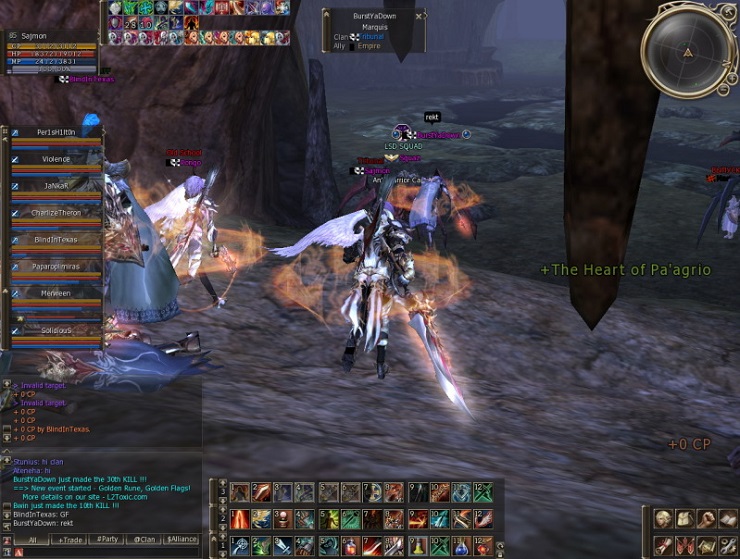Click the circular radar minimap
Image resolution: width=740 pixels, height=559 pixels.
(x=688, y=52)
